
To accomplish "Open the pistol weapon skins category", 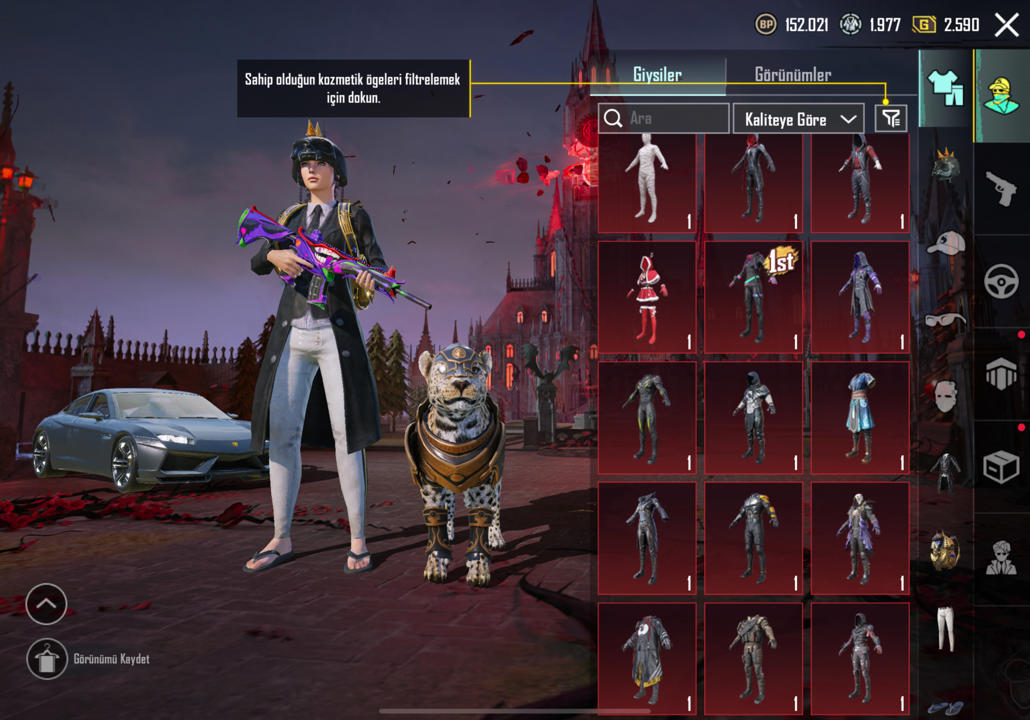I will [x=1001, y=188].
